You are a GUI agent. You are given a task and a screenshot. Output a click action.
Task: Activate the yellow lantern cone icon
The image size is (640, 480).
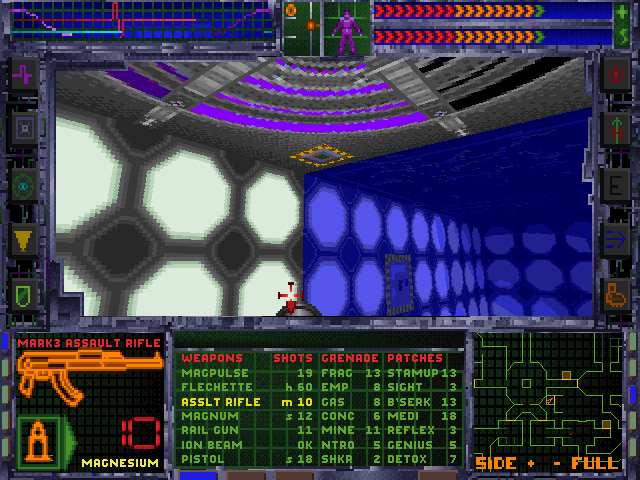[x=24, y=238]
